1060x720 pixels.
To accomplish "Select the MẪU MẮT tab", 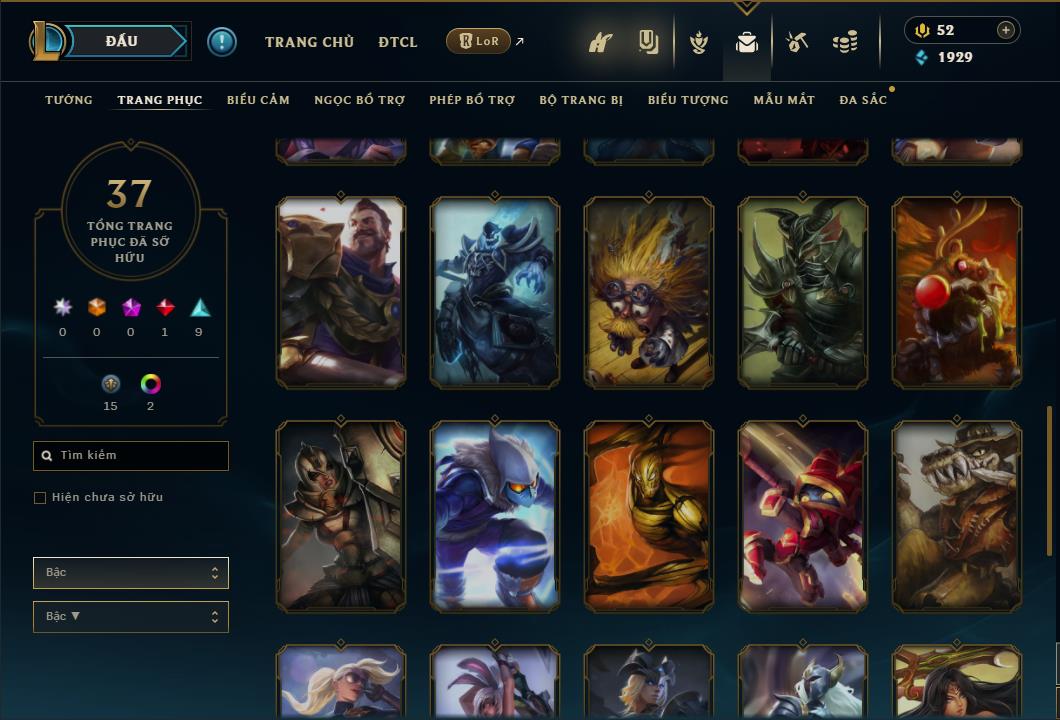I will coord(784,100).
